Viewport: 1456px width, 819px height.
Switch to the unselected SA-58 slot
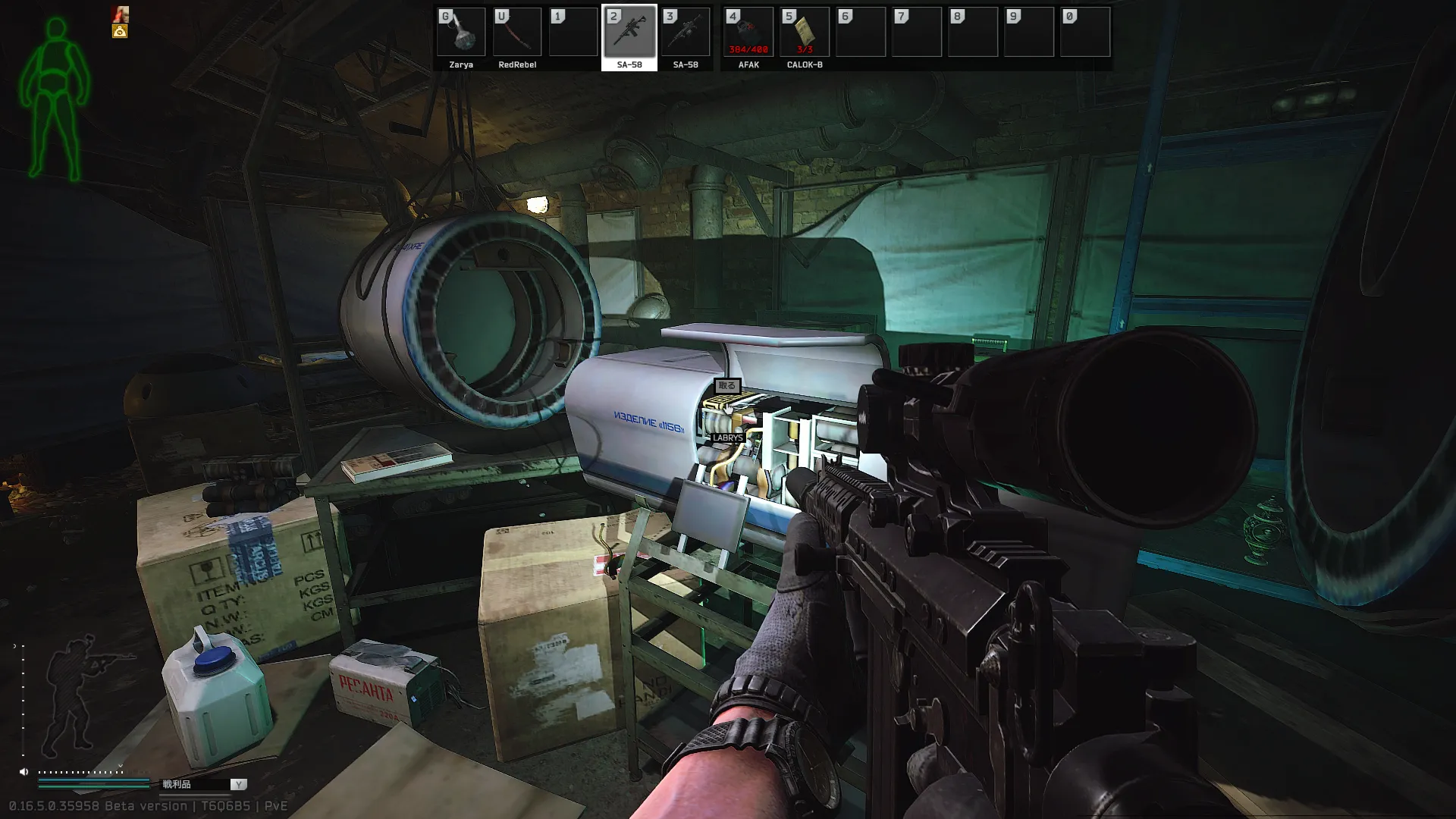point(686,33)
